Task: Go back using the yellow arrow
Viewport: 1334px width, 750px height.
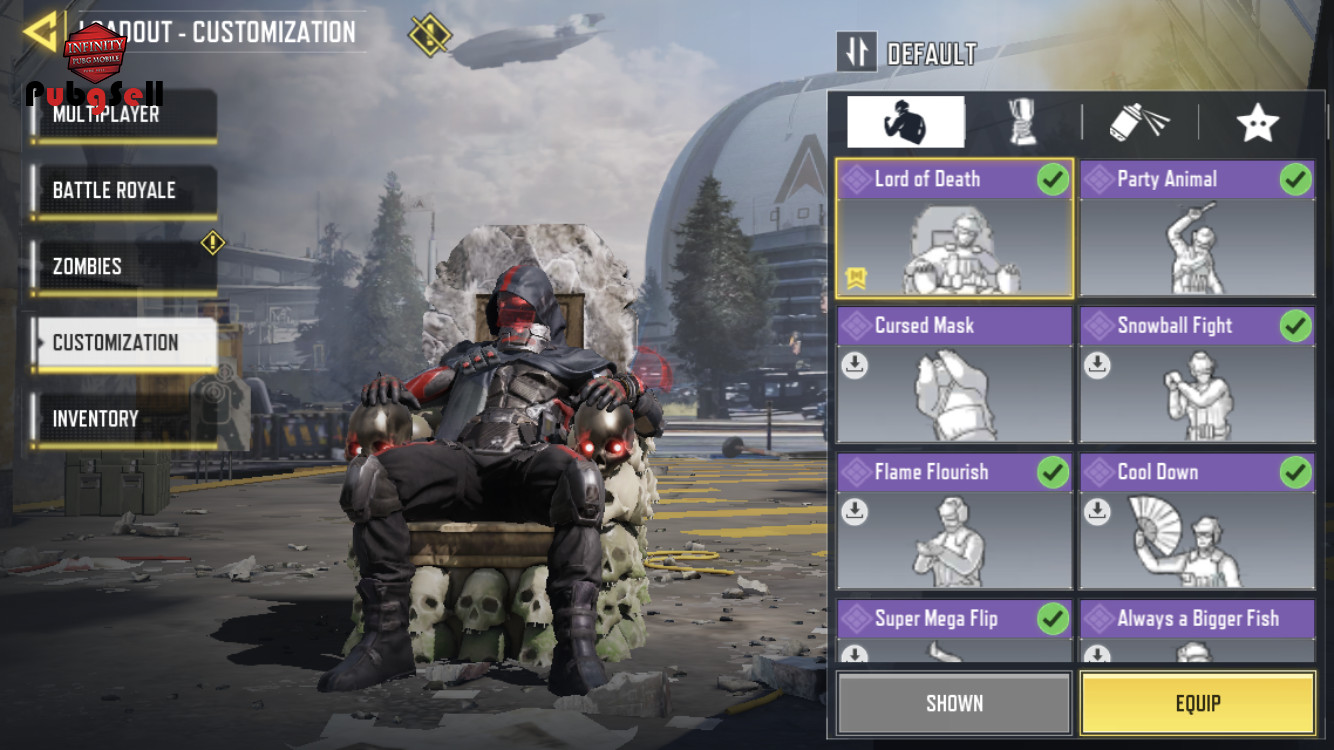Action: coord(40,32)
